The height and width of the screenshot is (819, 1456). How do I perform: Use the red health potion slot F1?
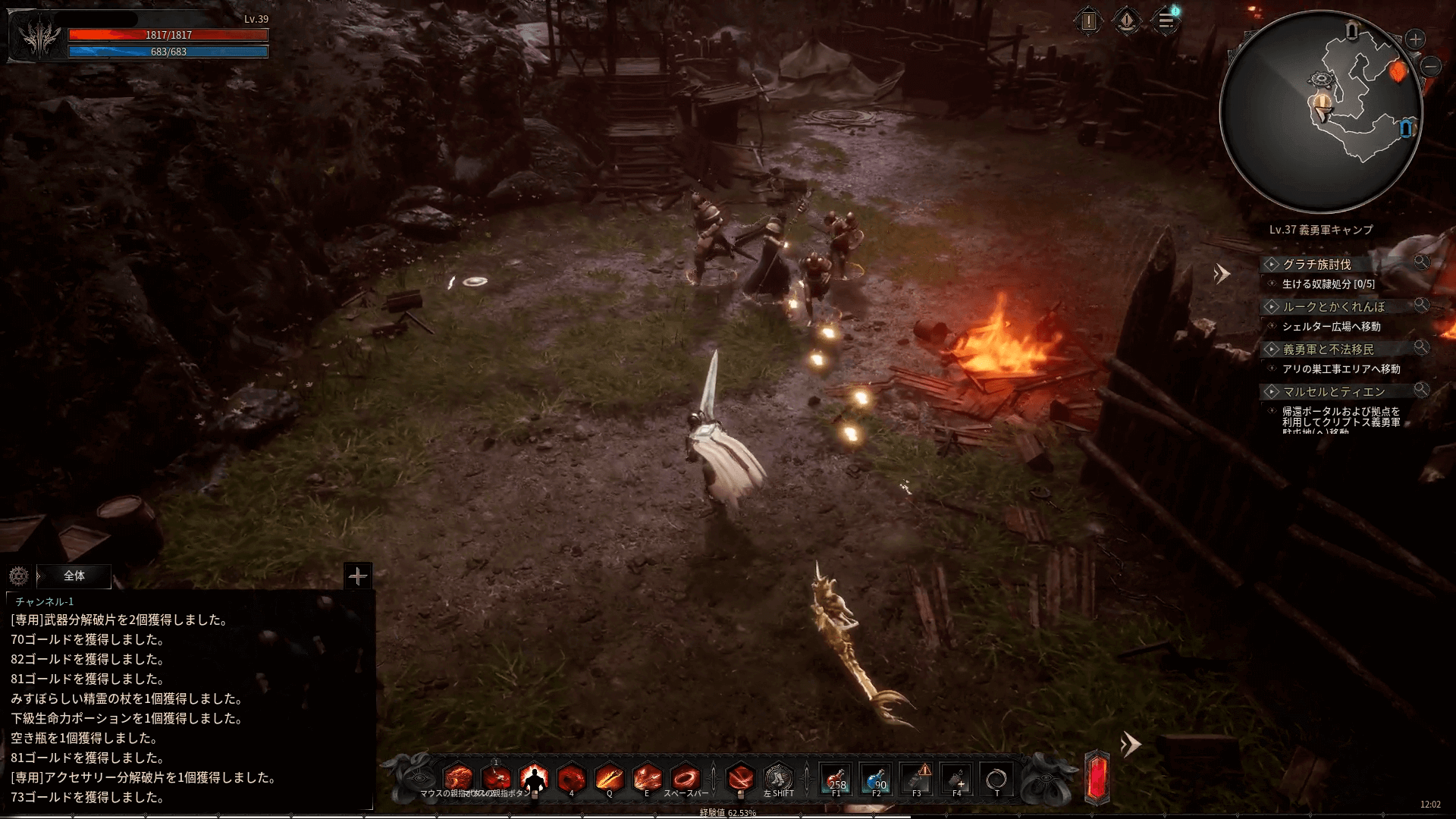pyautogui.click(x=836, y=779)
